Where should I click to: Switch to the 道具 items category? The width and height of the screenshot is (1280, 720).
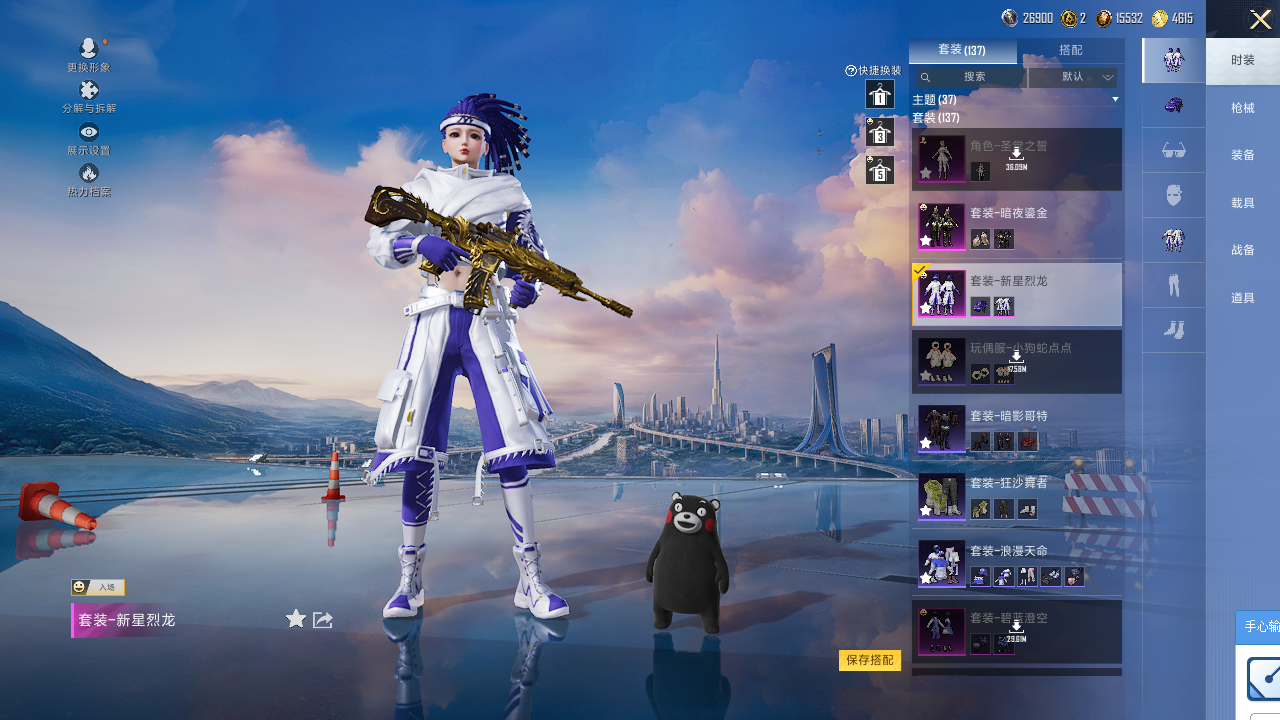tap(1242, 298)
